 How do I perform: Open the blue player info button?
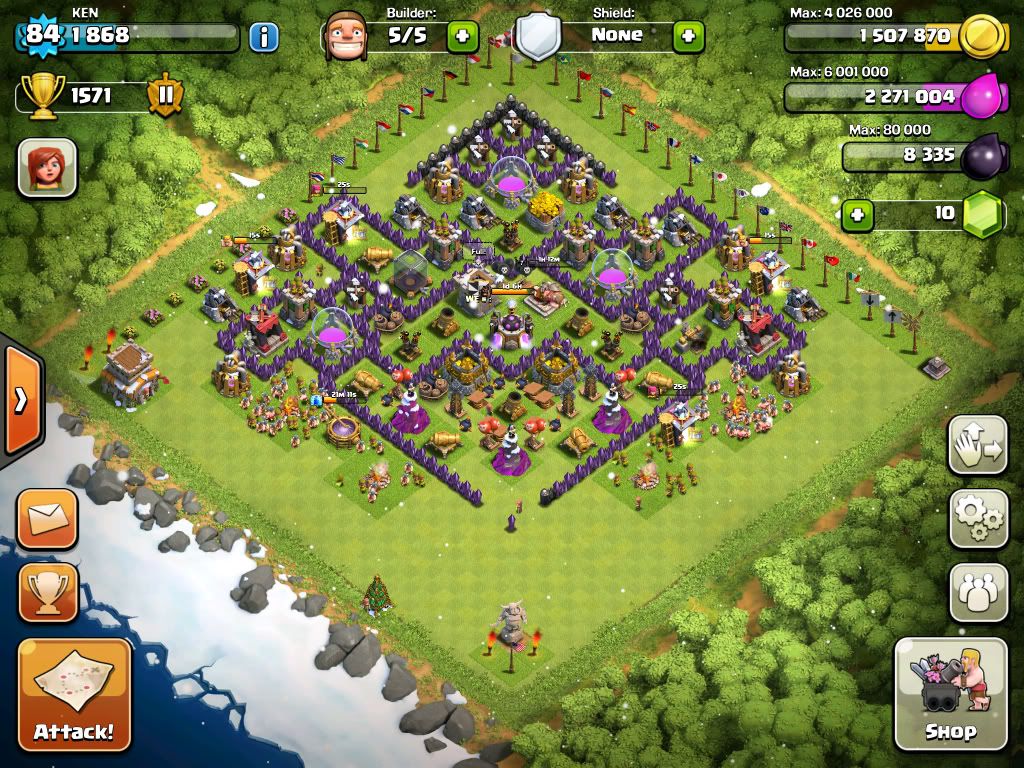[x=264, y=37]
